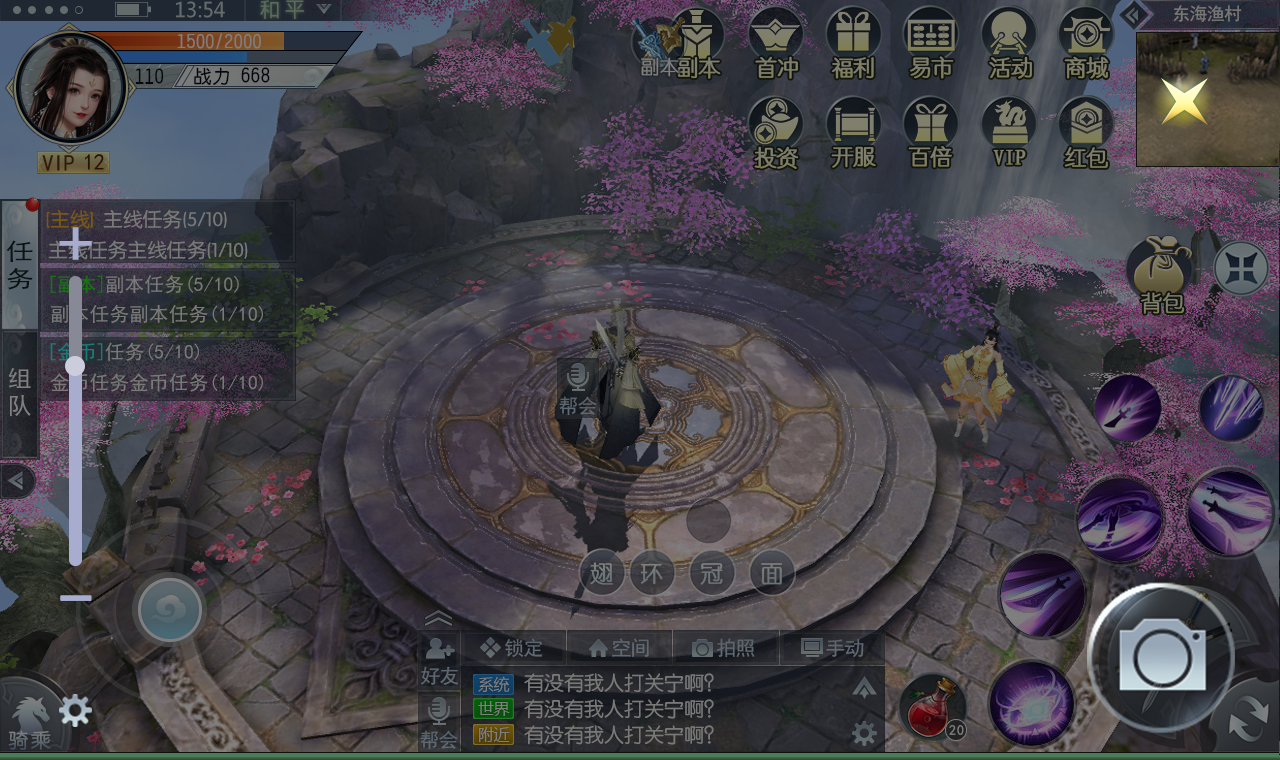
Task: Toggle the 翅 wings display button
Action: [602, 574]
